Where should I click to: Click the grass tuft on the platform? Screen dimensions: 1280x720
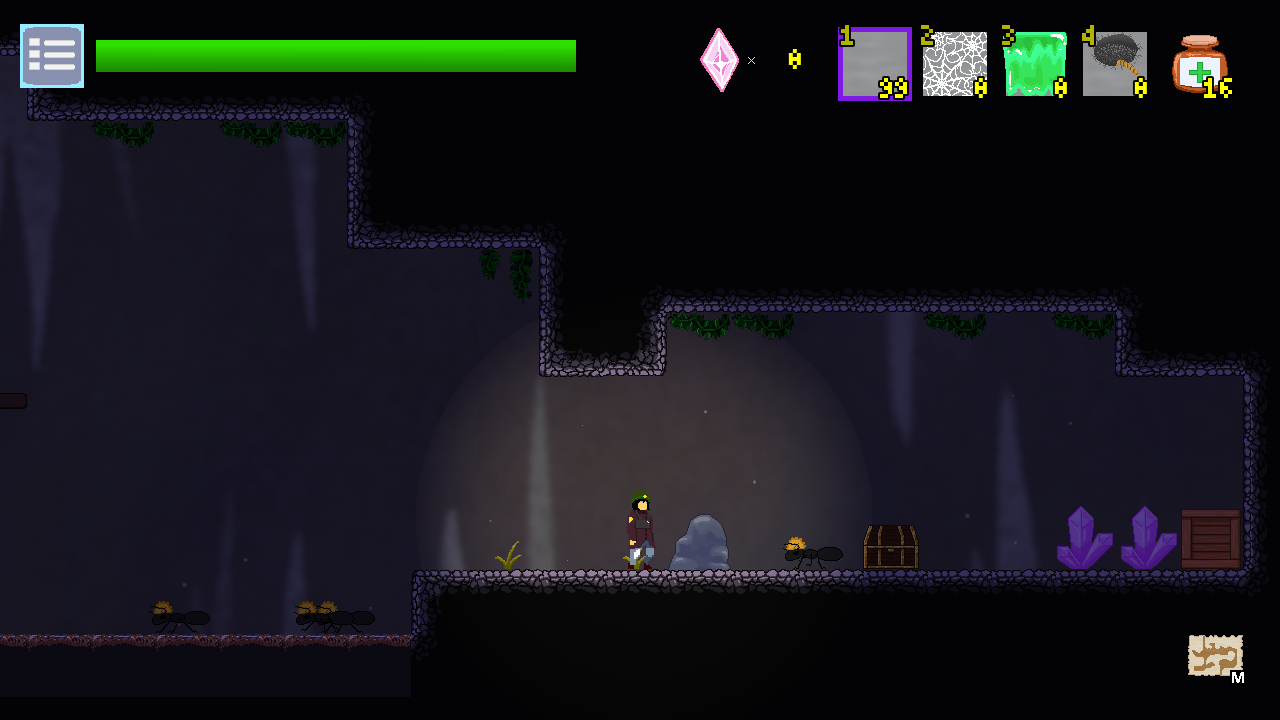[x=510, y=557]
